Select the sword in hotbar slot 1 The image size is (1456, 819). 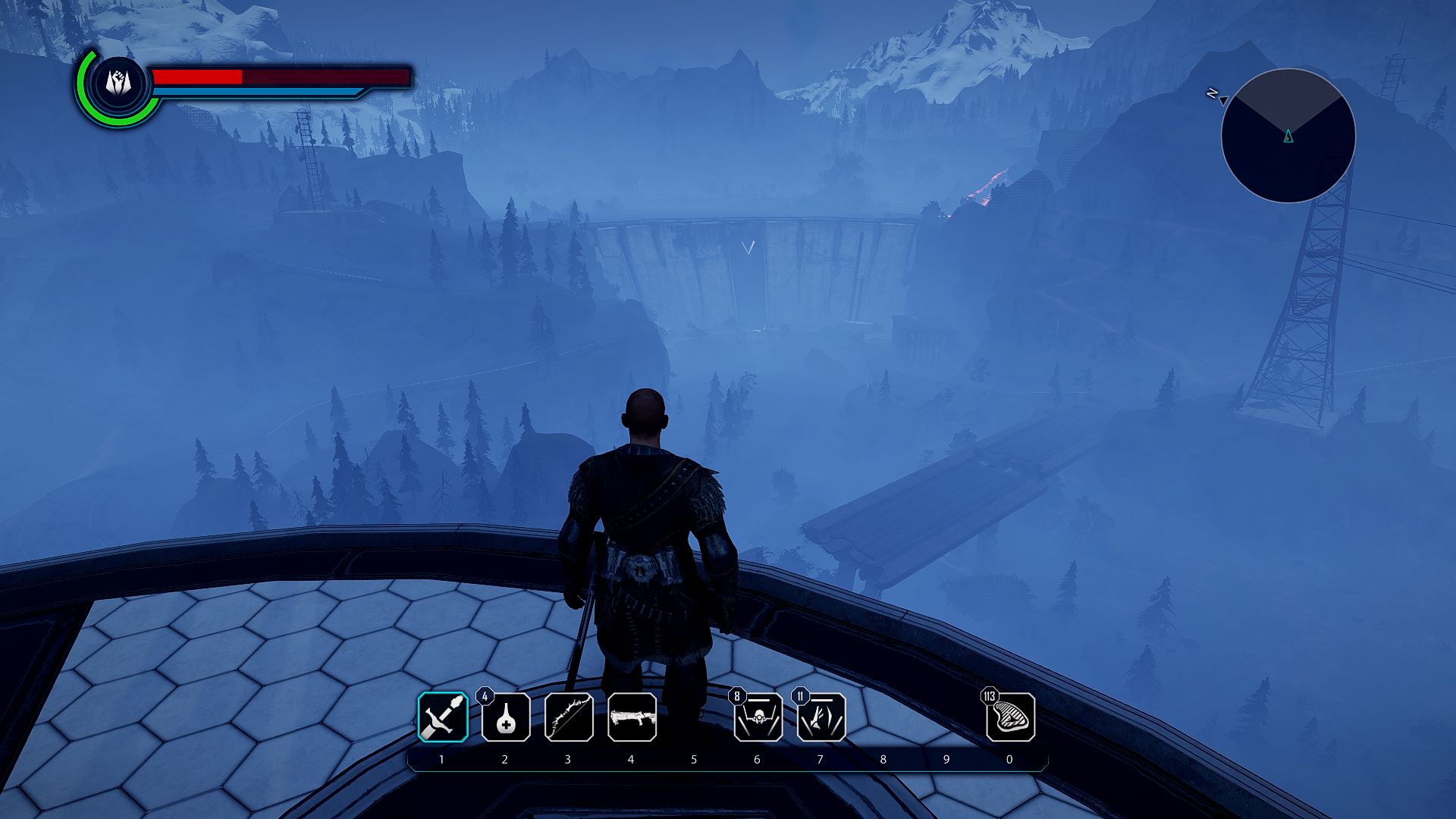443,717
